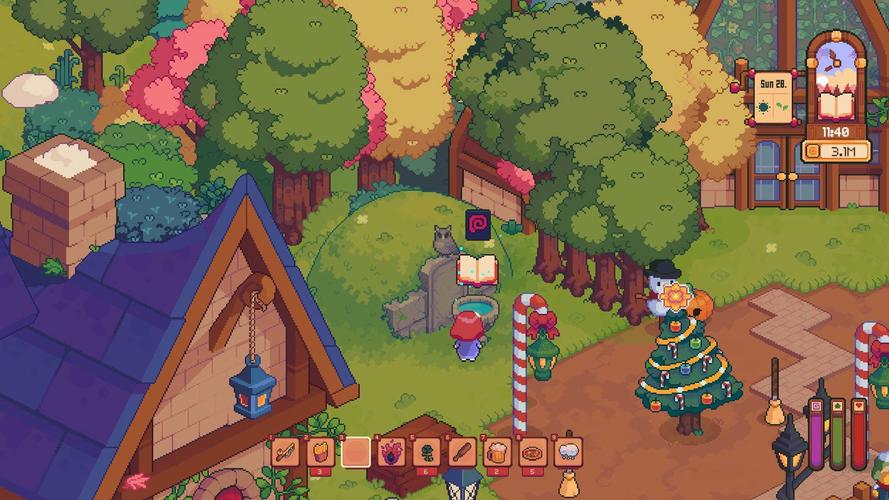Choose the purple flame item slot
889x500 pixels.
point(390,452)
